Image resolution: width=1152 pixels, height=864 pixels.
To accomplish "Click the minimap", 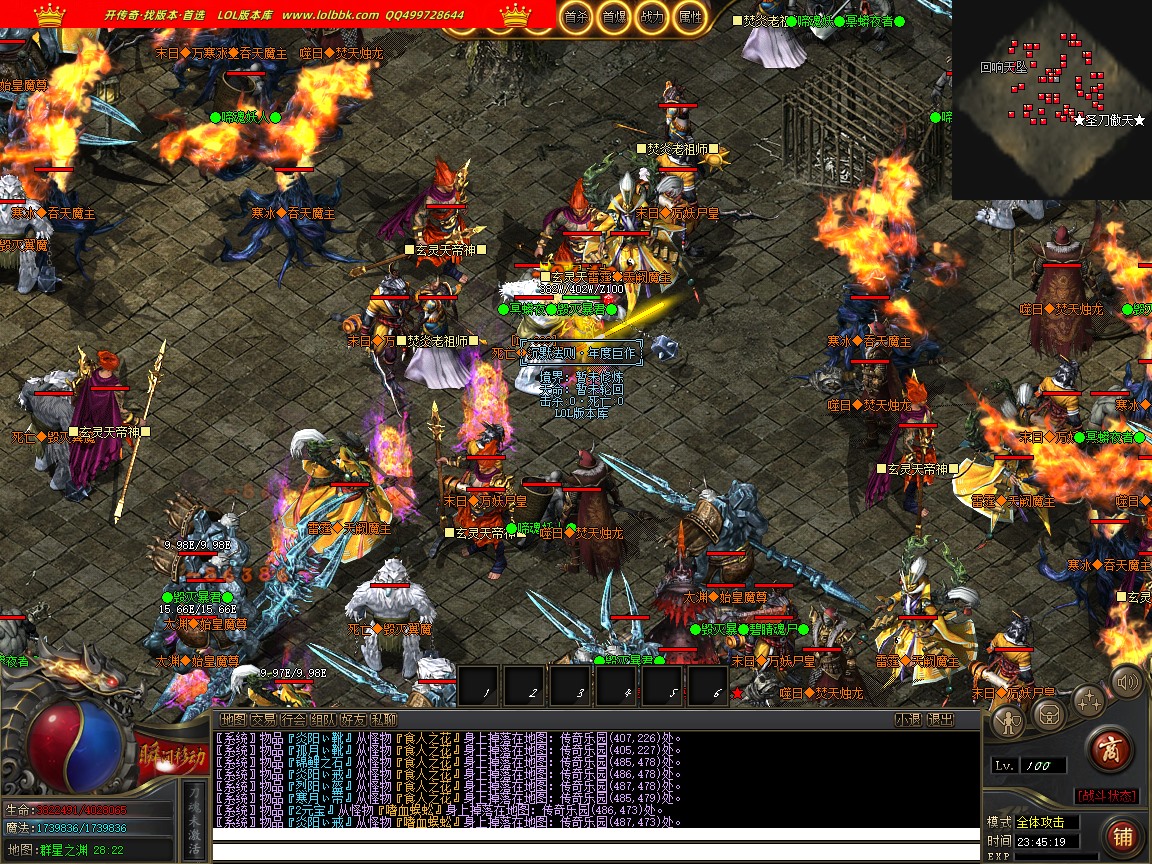I will click(1050, 100).
